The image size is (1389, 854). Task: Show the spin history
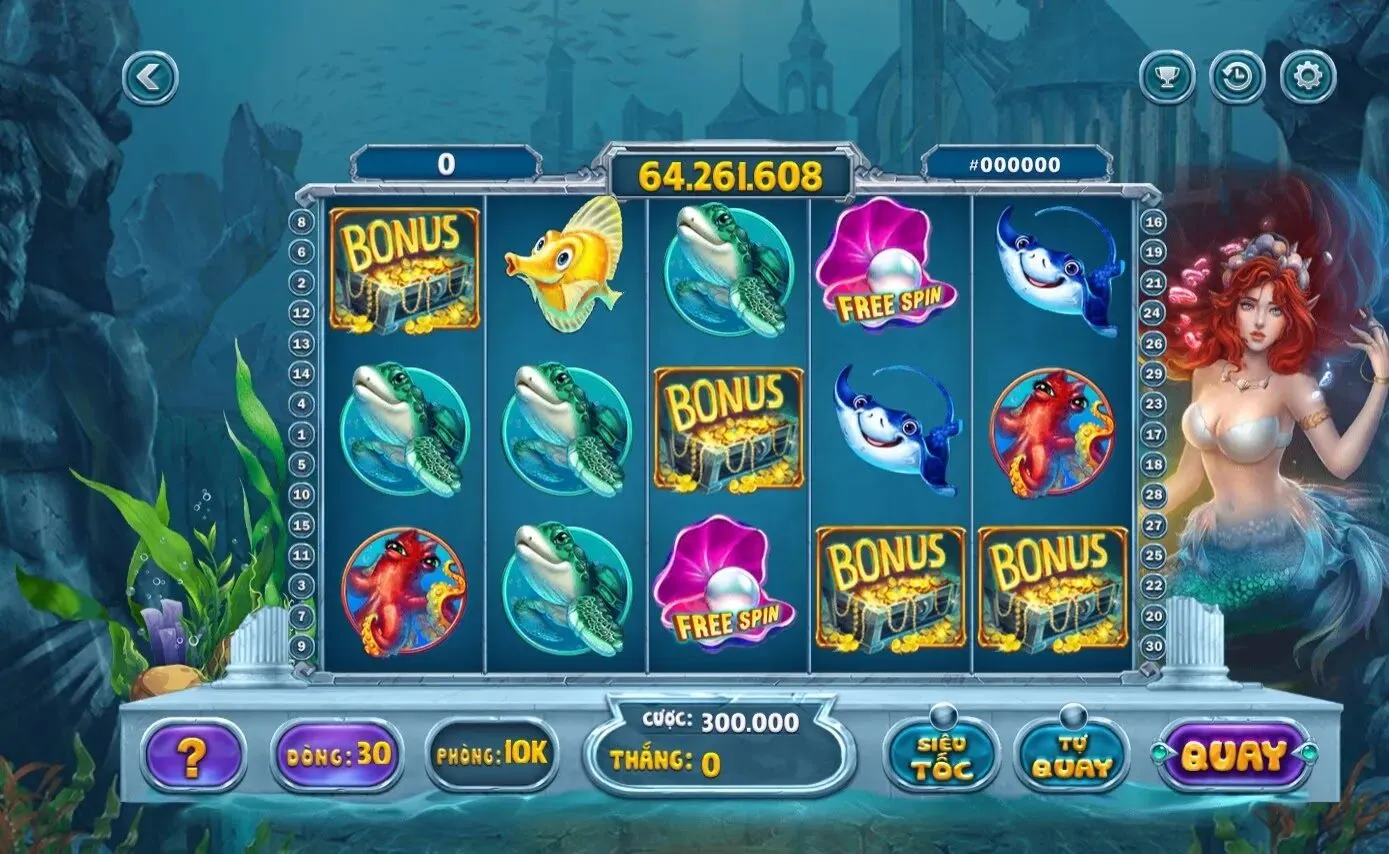[1237, 77]
